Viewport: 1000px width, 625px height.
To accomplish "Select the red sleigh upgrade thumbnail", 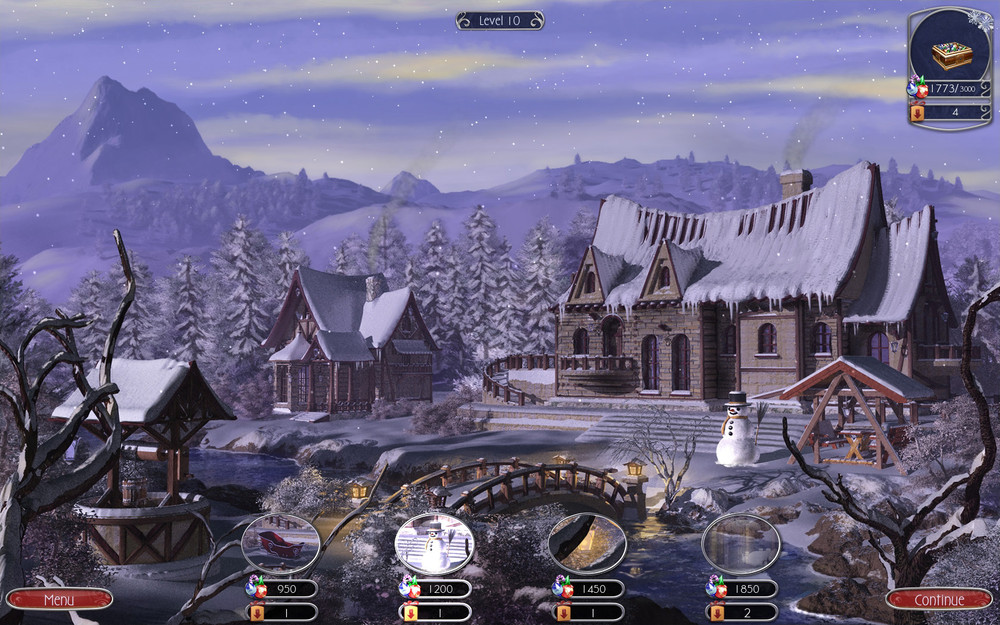I will point(281,544).
